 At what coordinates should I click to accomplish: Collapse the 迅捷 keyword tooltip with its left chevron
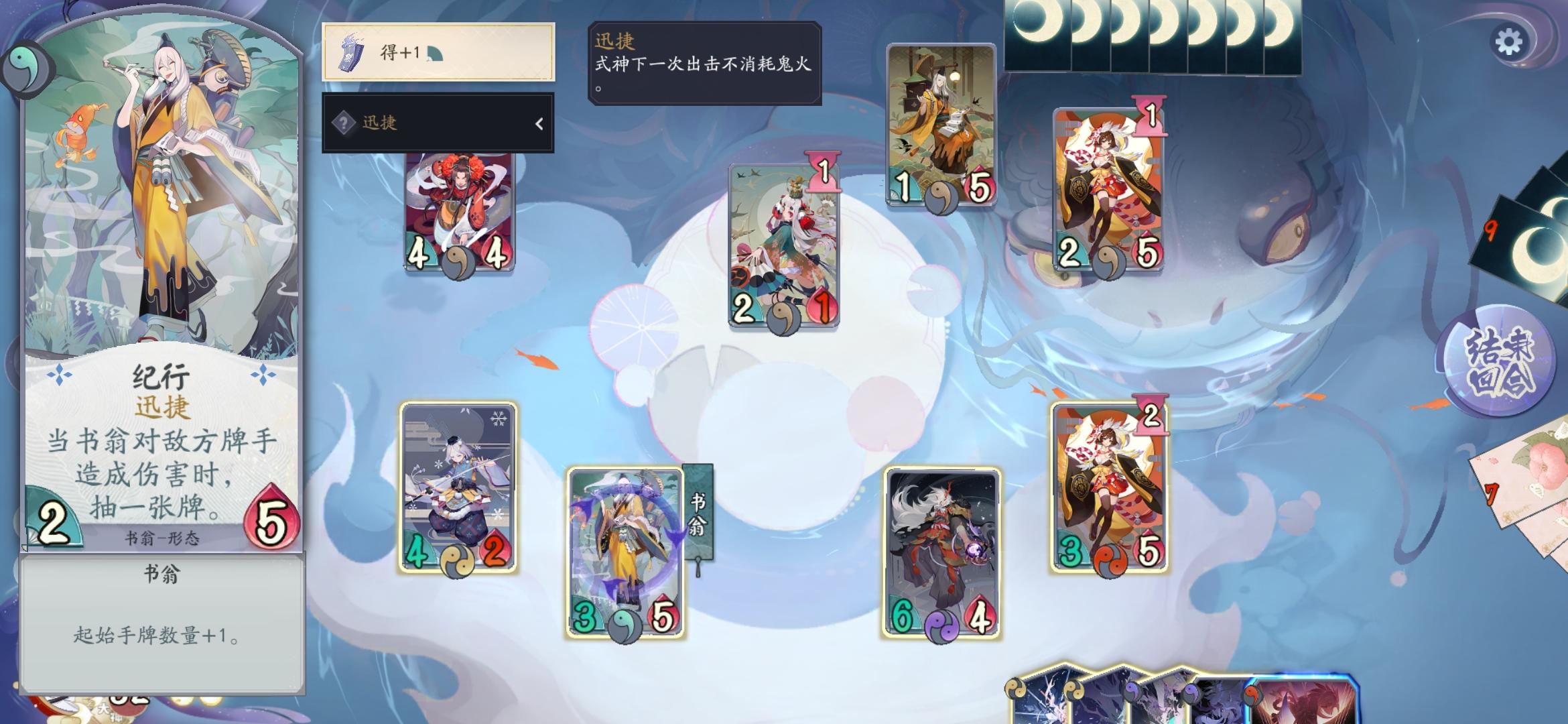[540, 123]
